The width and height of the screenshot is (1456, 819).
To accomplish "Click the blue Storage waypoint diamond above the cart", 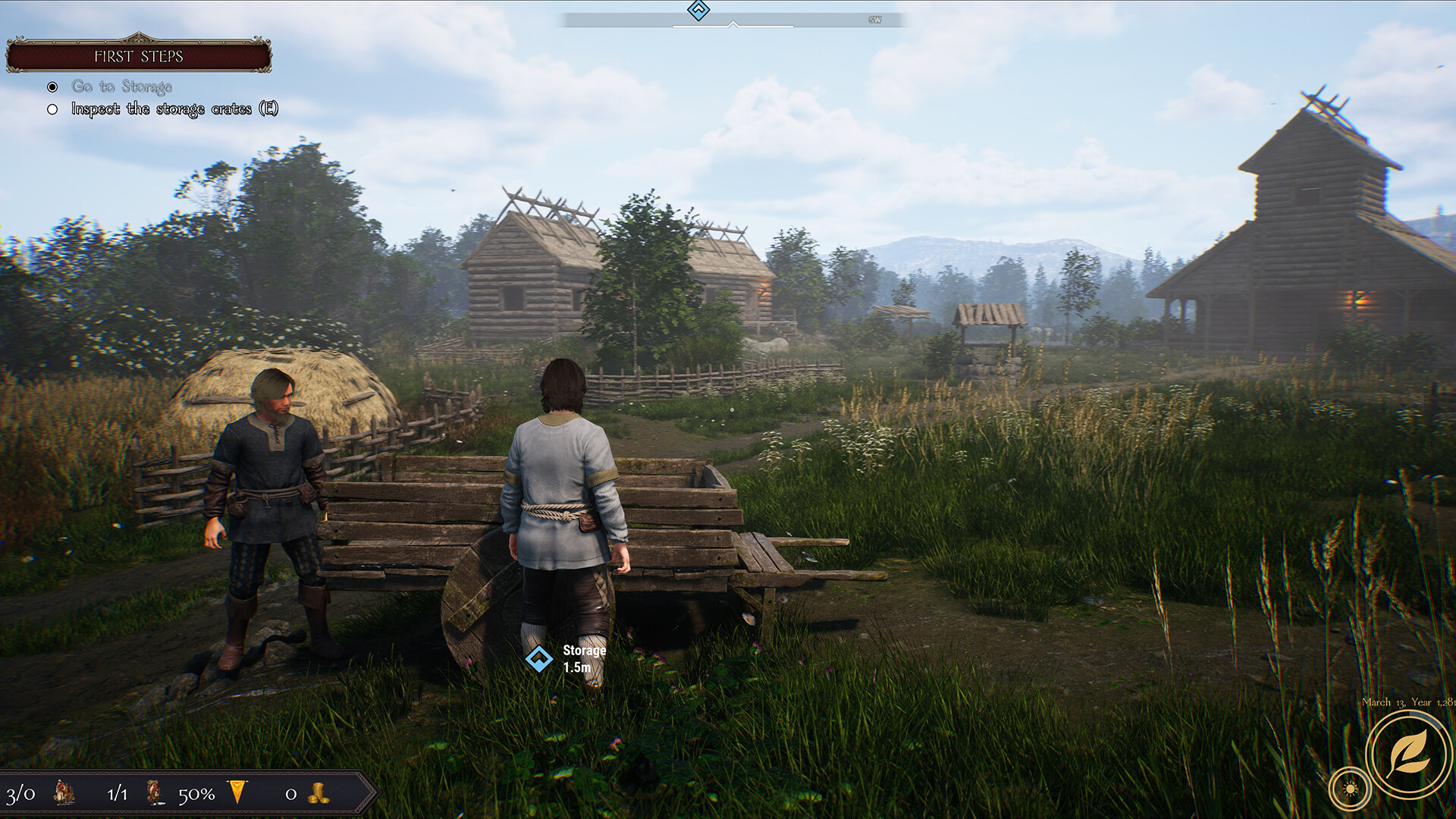I will [540, 659].
